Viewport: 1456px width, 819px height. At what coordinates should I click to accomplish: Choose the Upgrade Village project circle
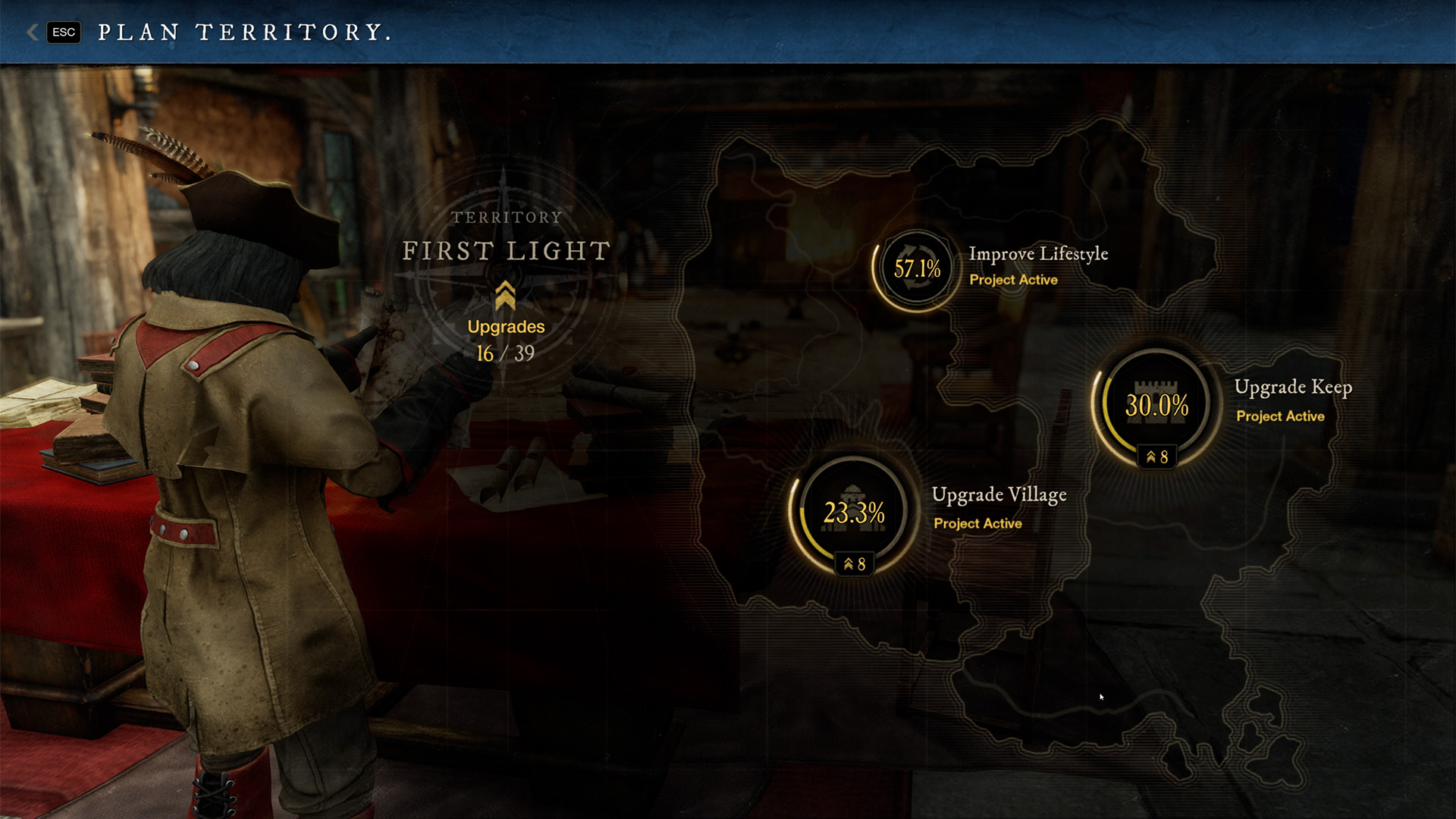[854, 513]
